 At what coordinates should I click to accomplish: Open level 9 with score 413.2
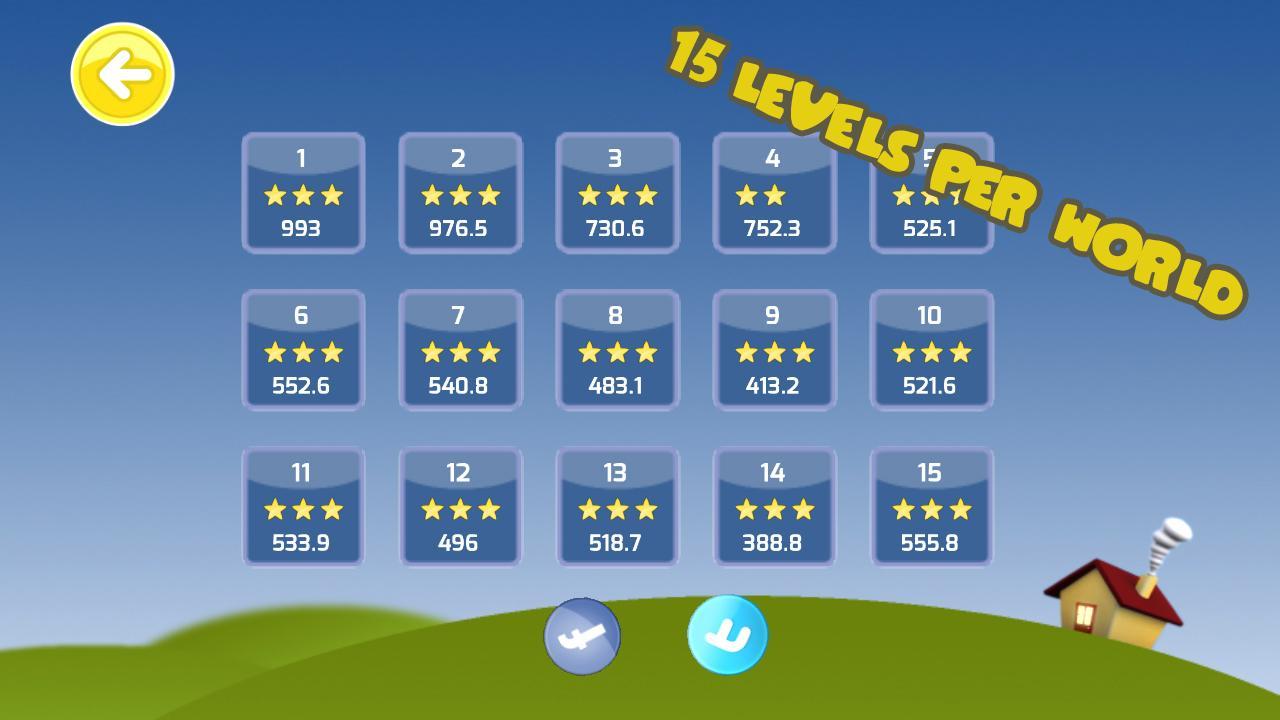coord(774,350)
